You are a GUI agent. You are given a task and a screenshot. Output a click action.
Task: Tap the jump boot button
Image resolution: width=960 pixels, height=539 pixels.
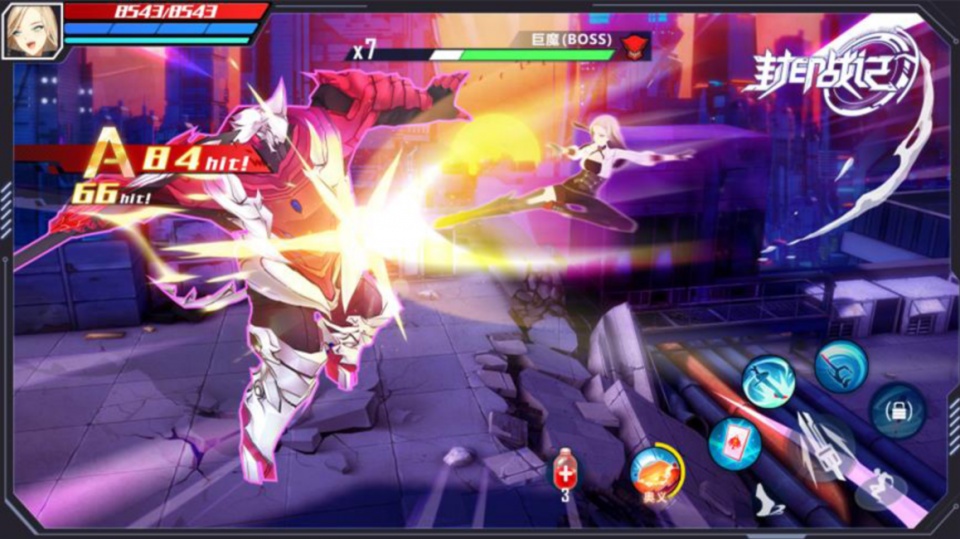[x=768, y=499]
